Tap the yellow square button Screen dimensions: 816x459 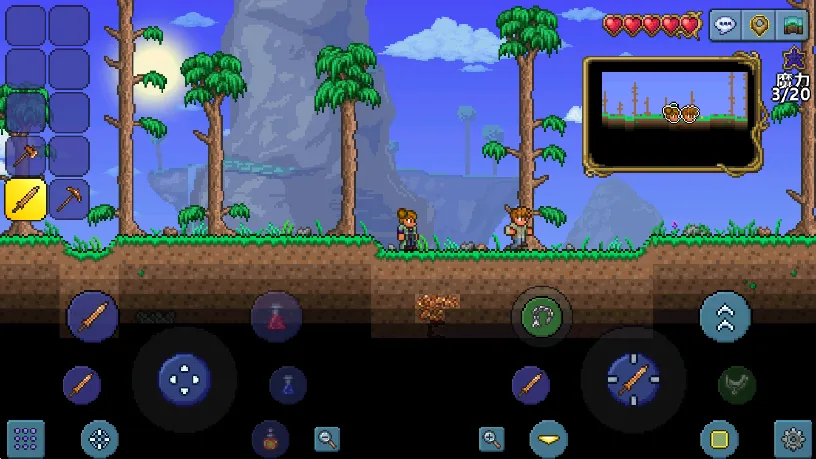pyautogui.click(x=718, y=438)
